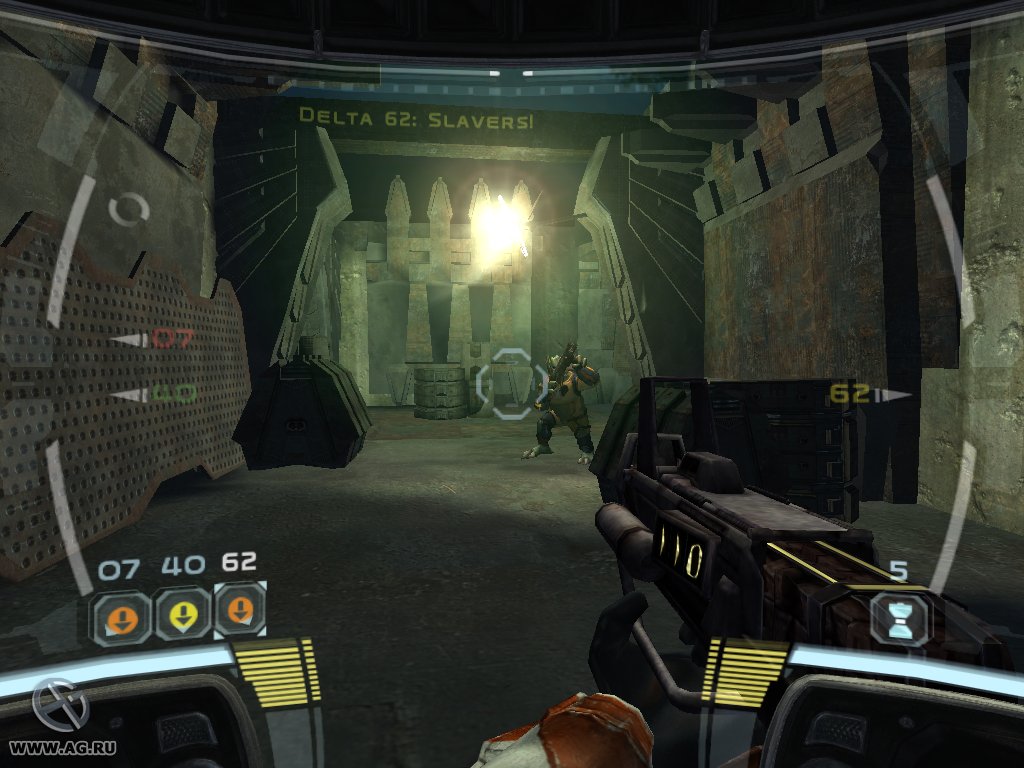Image resolution: width=1024 pixels, height=768 pixels.
Task: Select squad member 07's status icon
Action: pyautogui.click(x=123, y=616)
